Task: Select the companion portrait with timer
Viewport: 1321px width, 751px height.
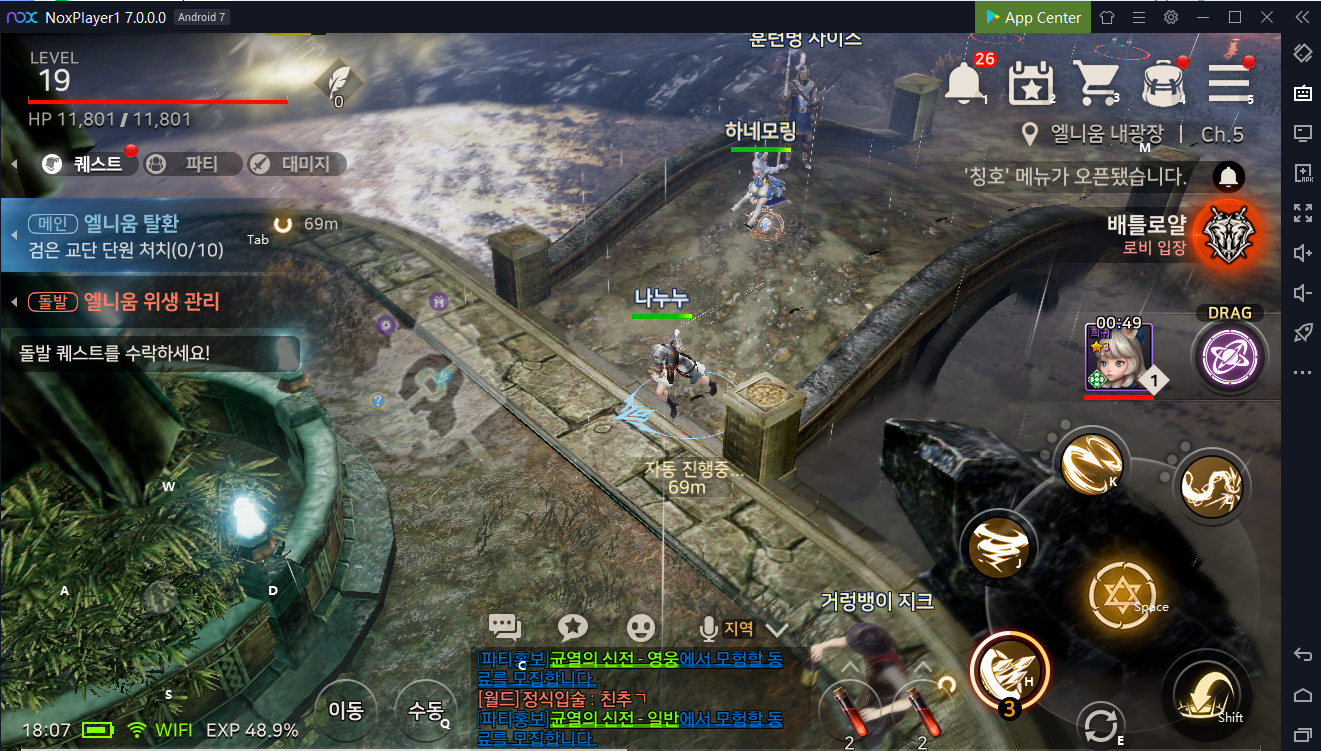Action: (x=1119, y=358)
